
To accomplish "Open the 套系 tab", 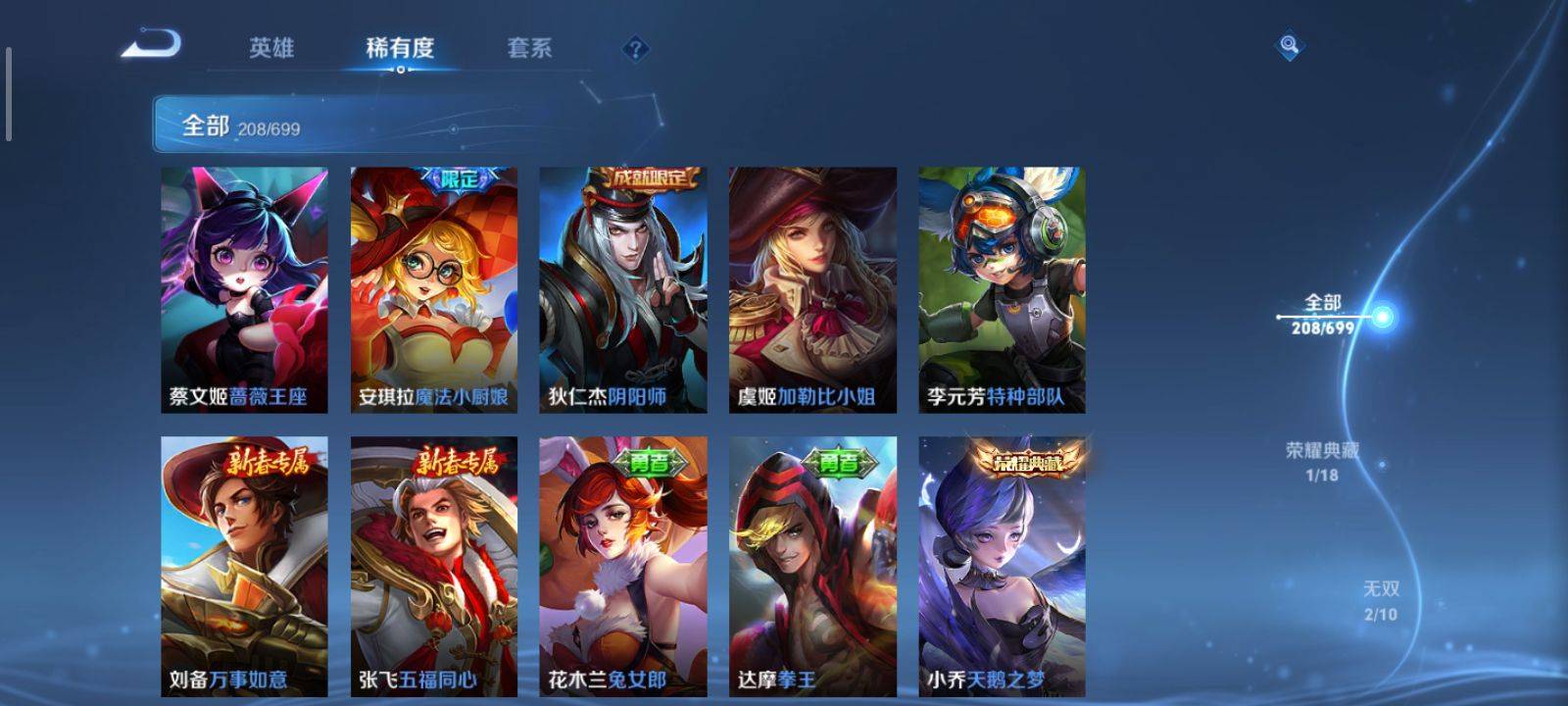I will [x=529, y=48].
